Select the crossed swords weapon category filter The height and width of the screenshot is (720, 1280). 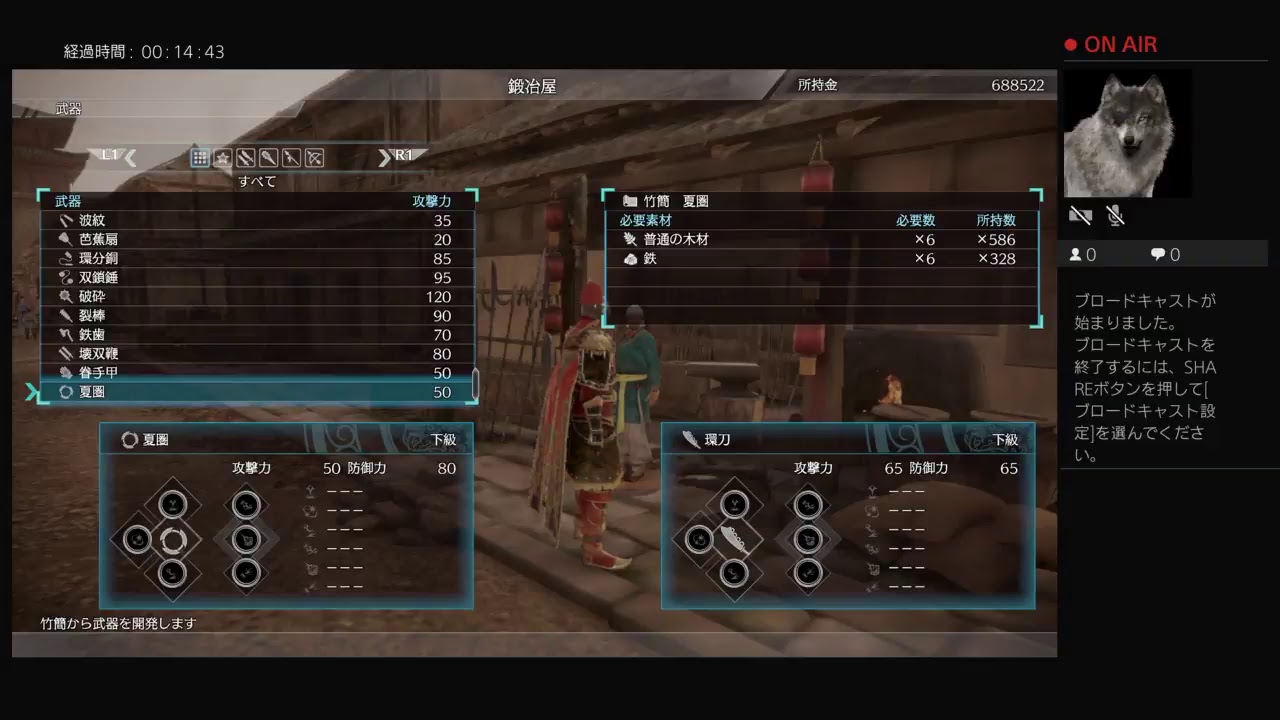[x=245, y=158]
